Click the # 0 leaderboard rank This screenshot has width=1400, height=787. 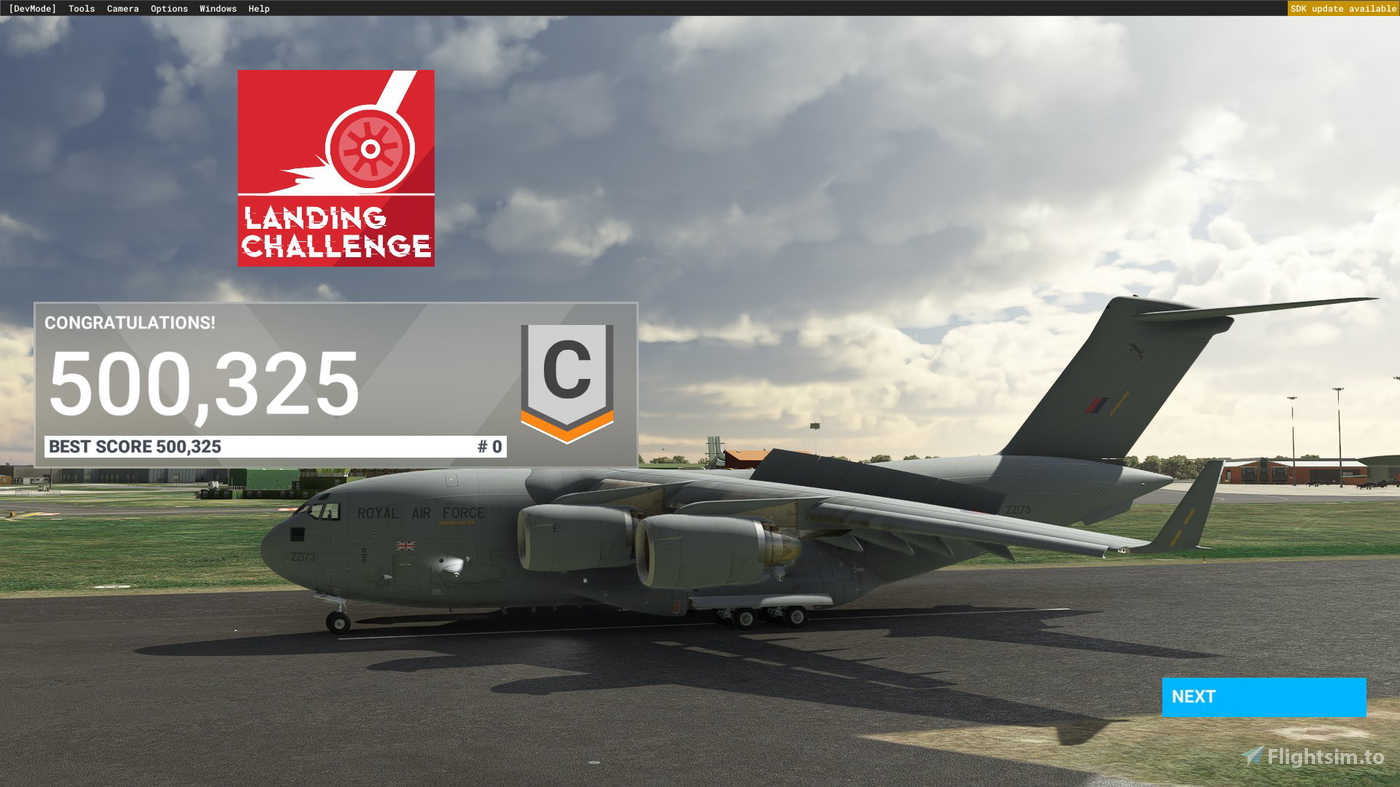(489, 446)
